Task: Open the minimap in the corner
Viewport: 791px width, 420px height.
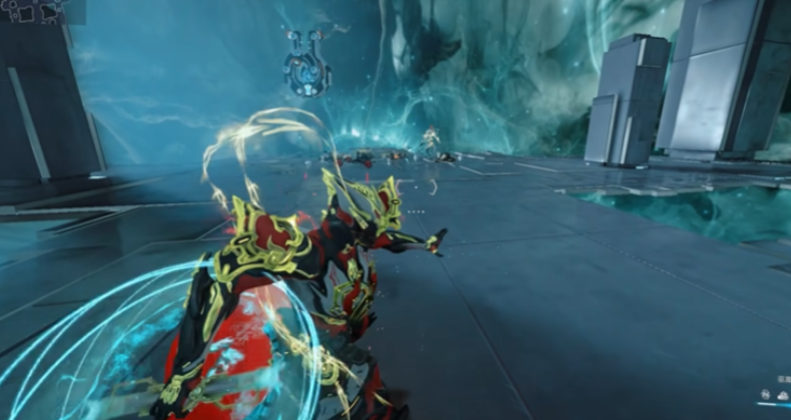Action: tap(32, 11)
